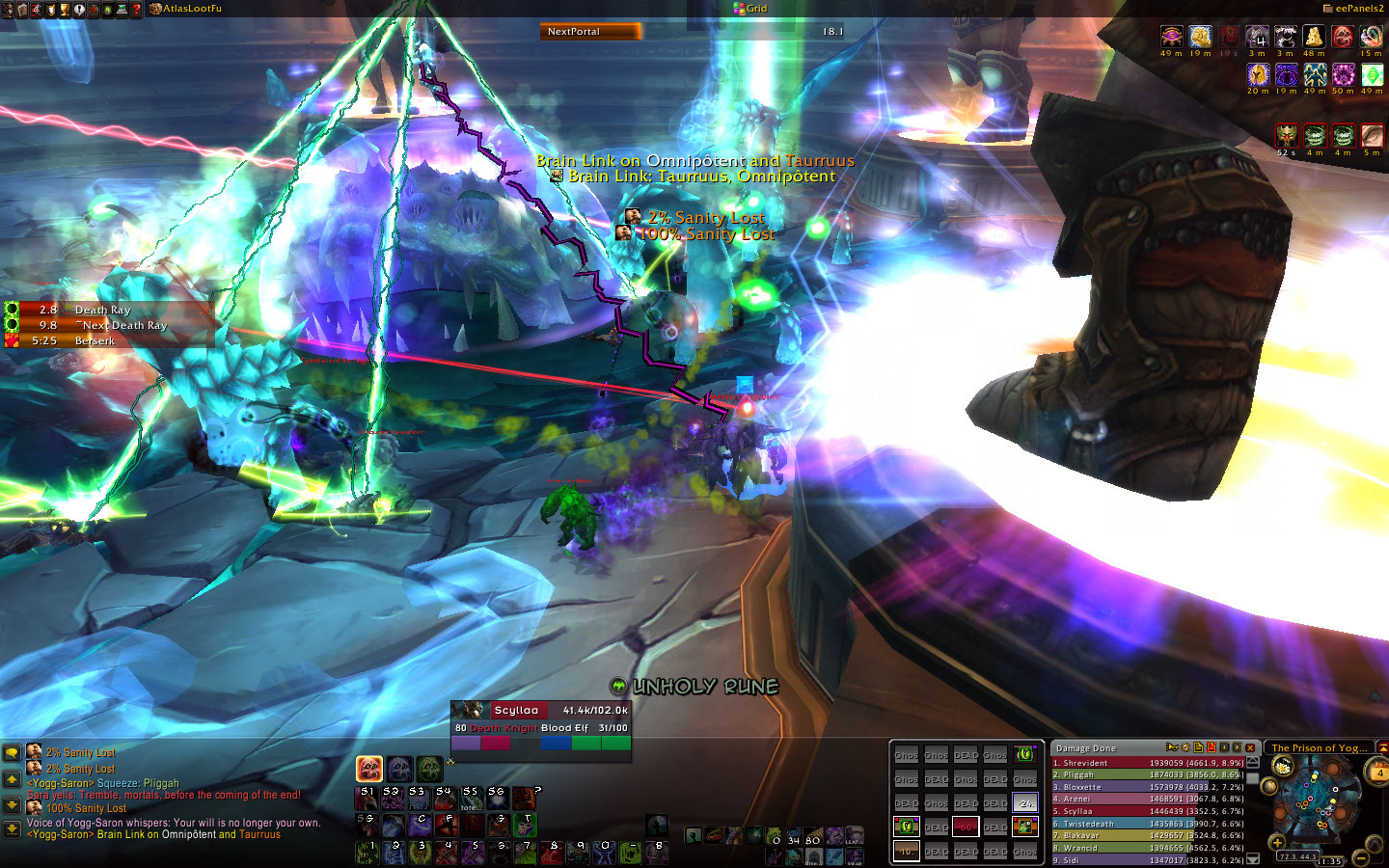Zoom in on the minimap
Viewport: 1389px width, 868px height.
click(x=1278, y=843)
